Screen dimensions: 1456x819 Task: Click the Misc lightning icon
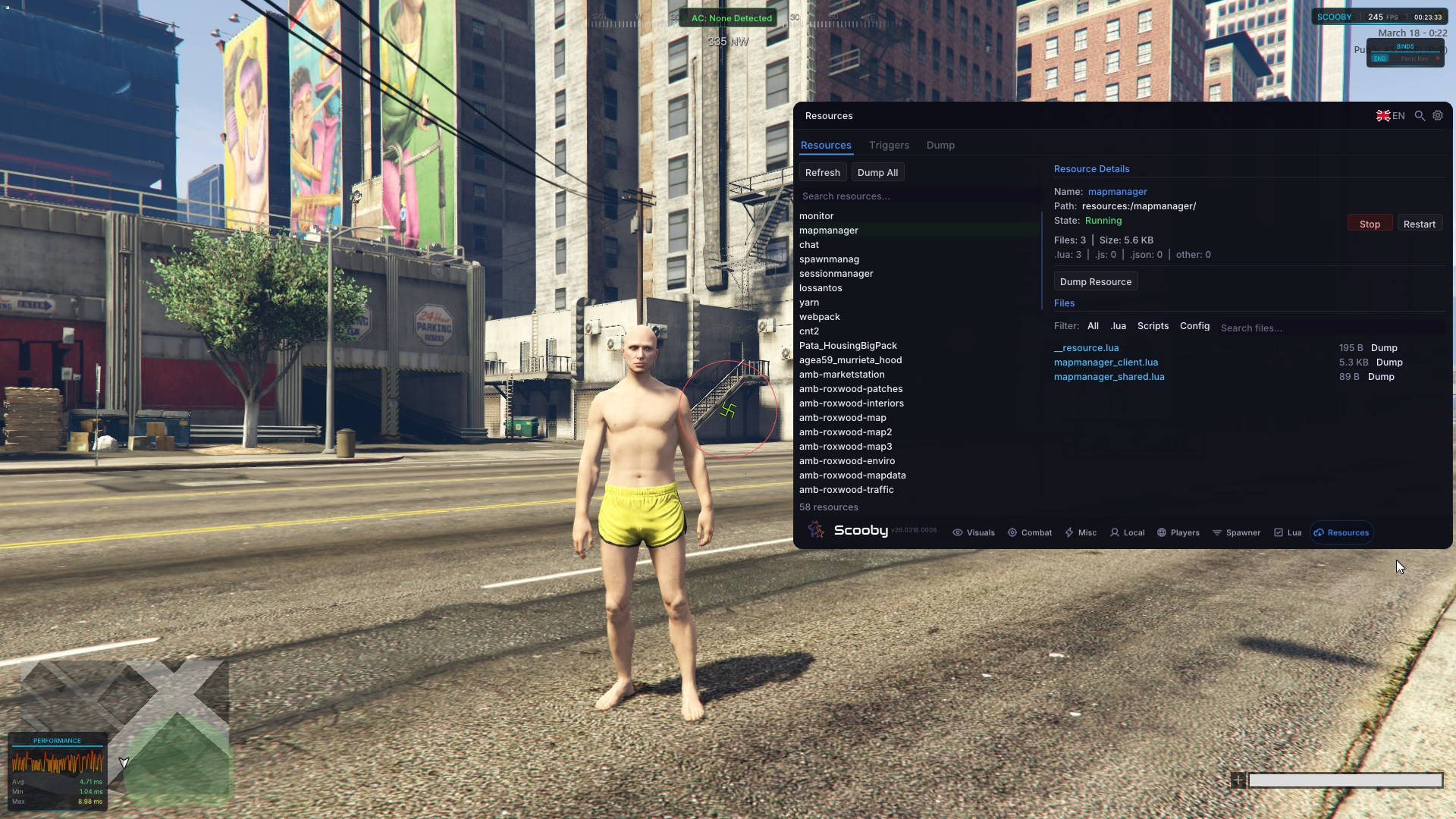(x=1068, y=532)
